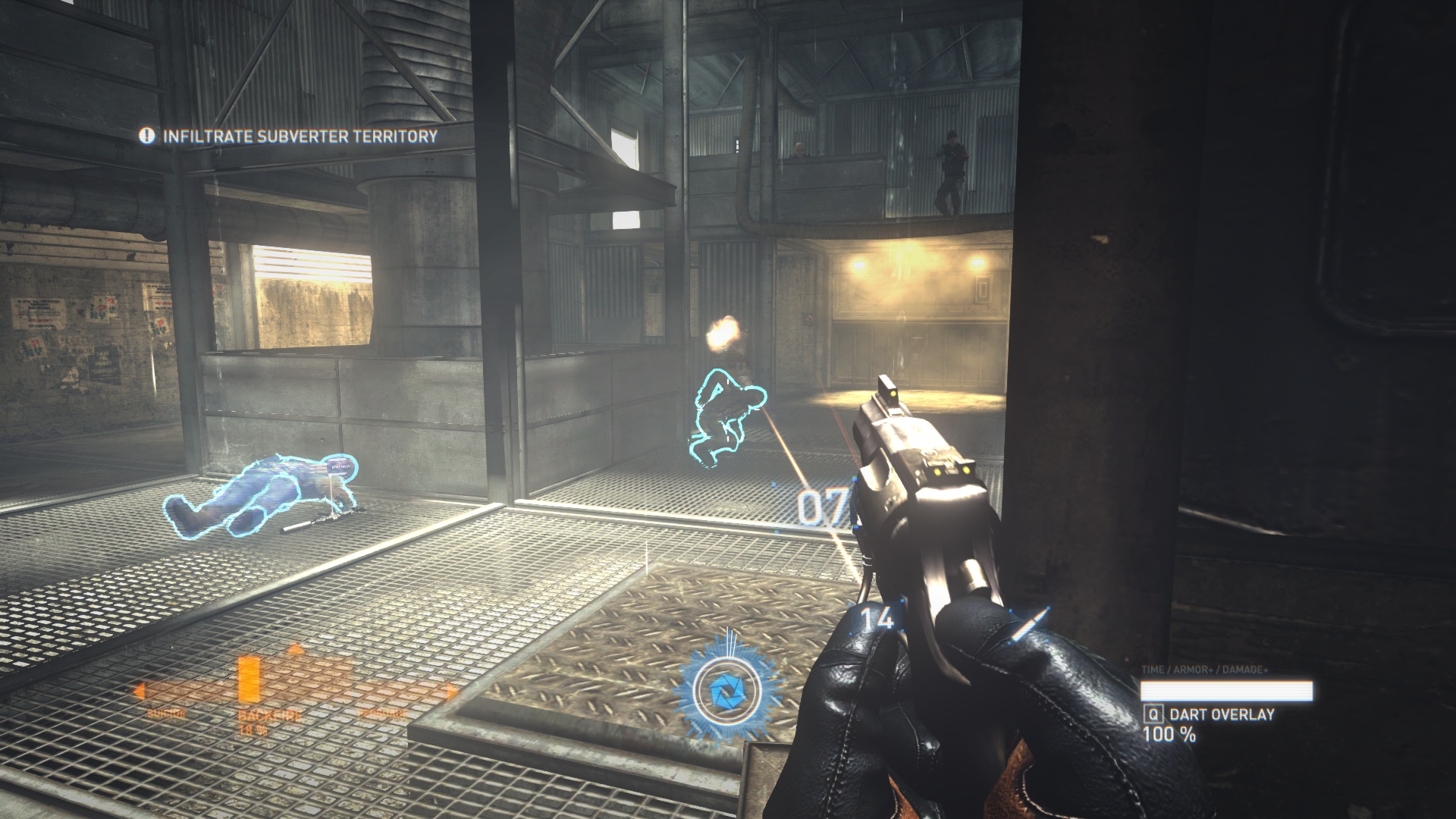The height and width of the screenshot is (819, 1456).
Task: Click the left arrow to cycle breach abilities
Action: pyautogui.click(x=140, y=690)
